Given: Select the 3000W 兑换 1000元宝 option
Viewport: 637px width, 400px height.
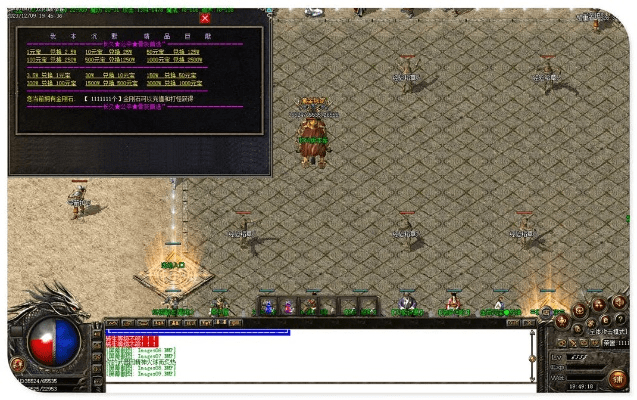Looking at the screenshot, I should tap(172, 82).
